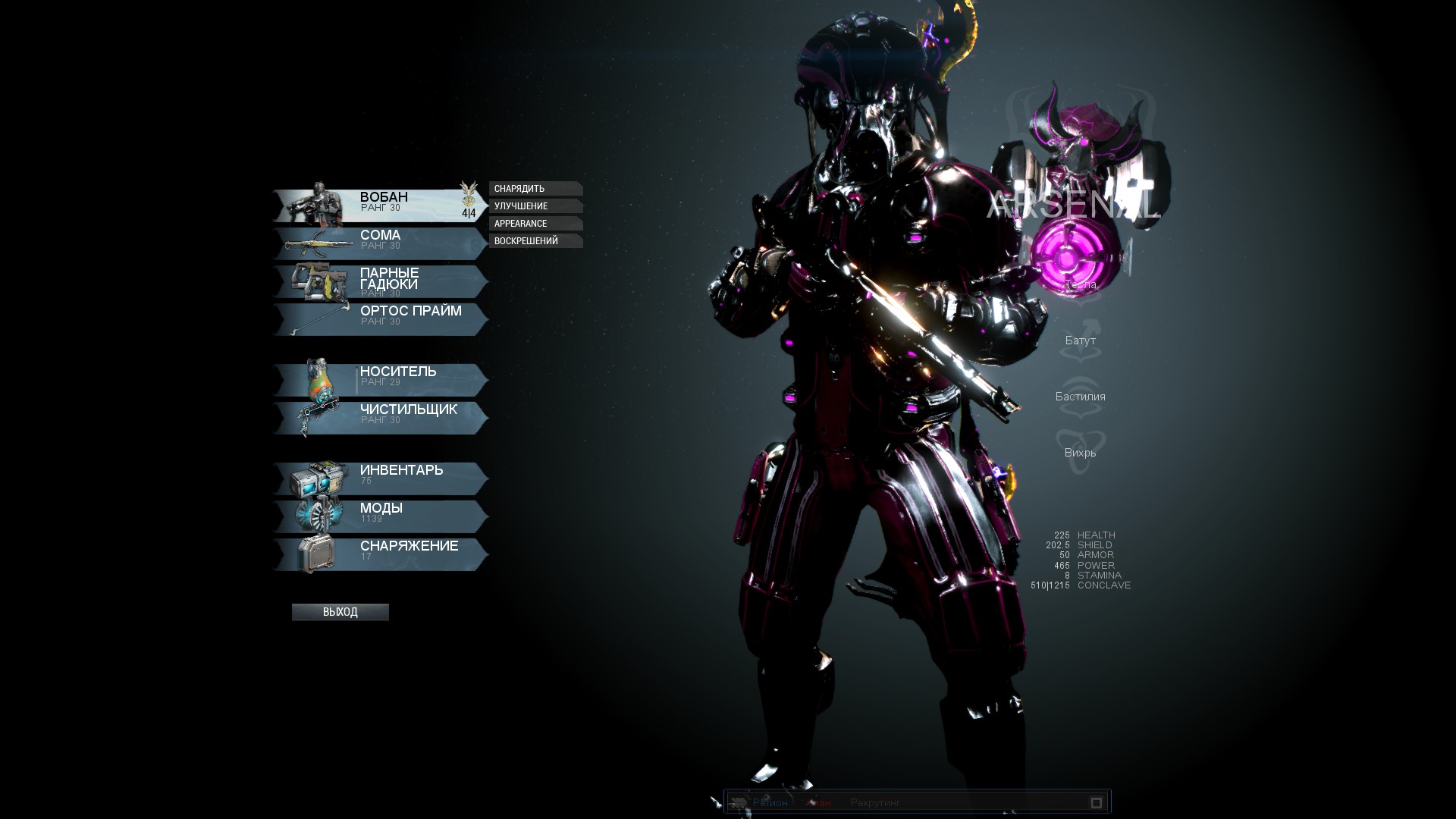Click the СНАРЯДИТЬ equip button
The height and width of the screenshot is (819, 1456).
[x=535, y=189]
